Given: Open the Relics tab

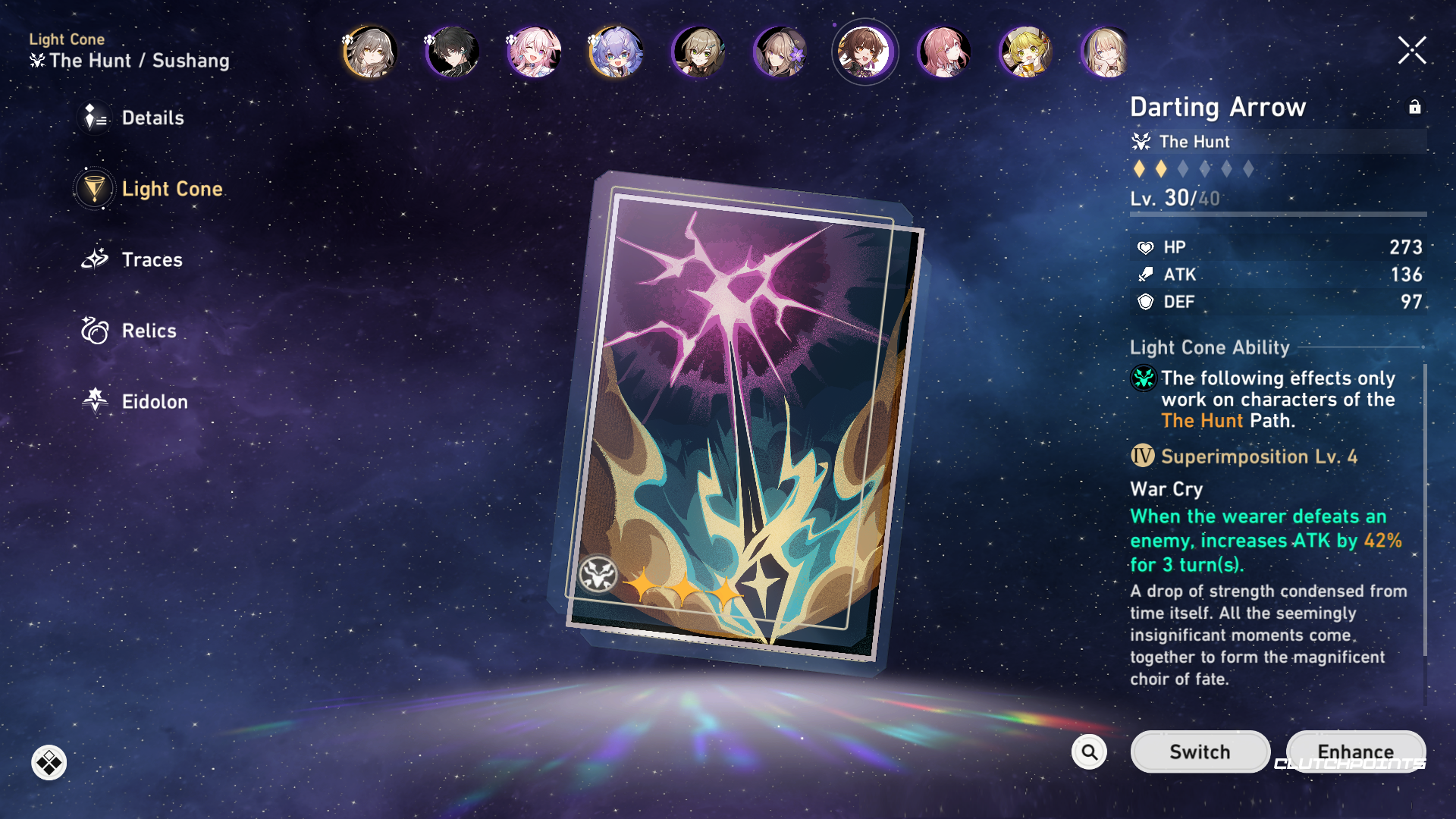Looking at the screenshot, I should click(148, 331).
